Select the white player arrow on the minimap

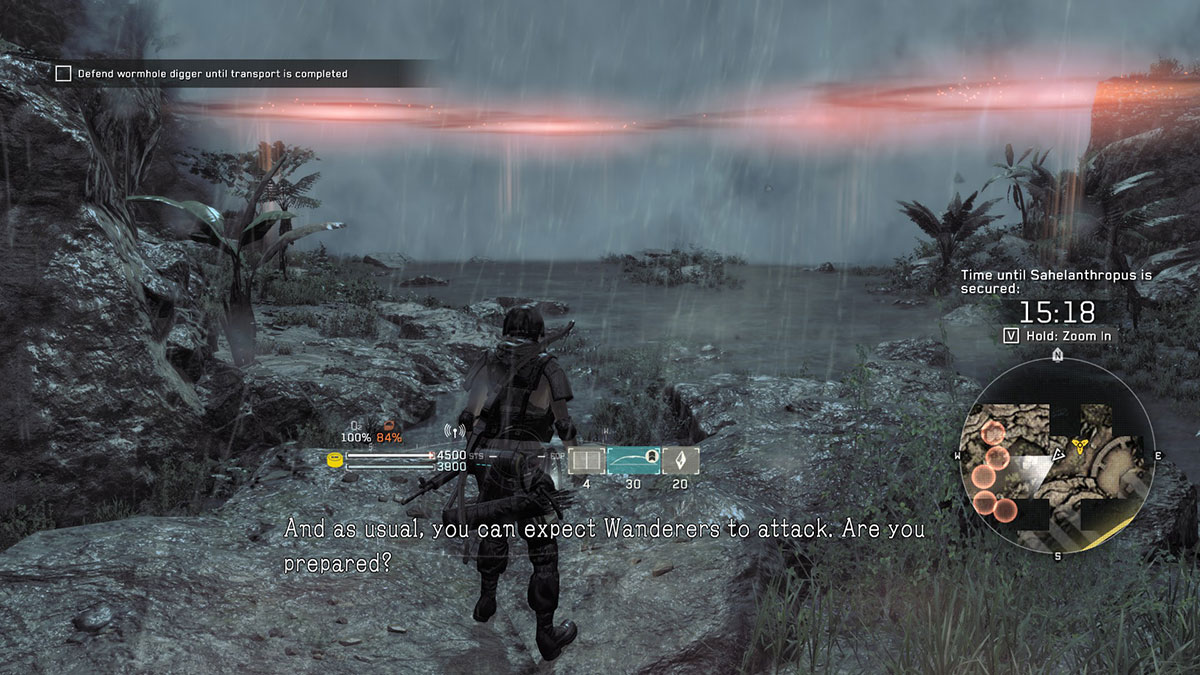1056,455
